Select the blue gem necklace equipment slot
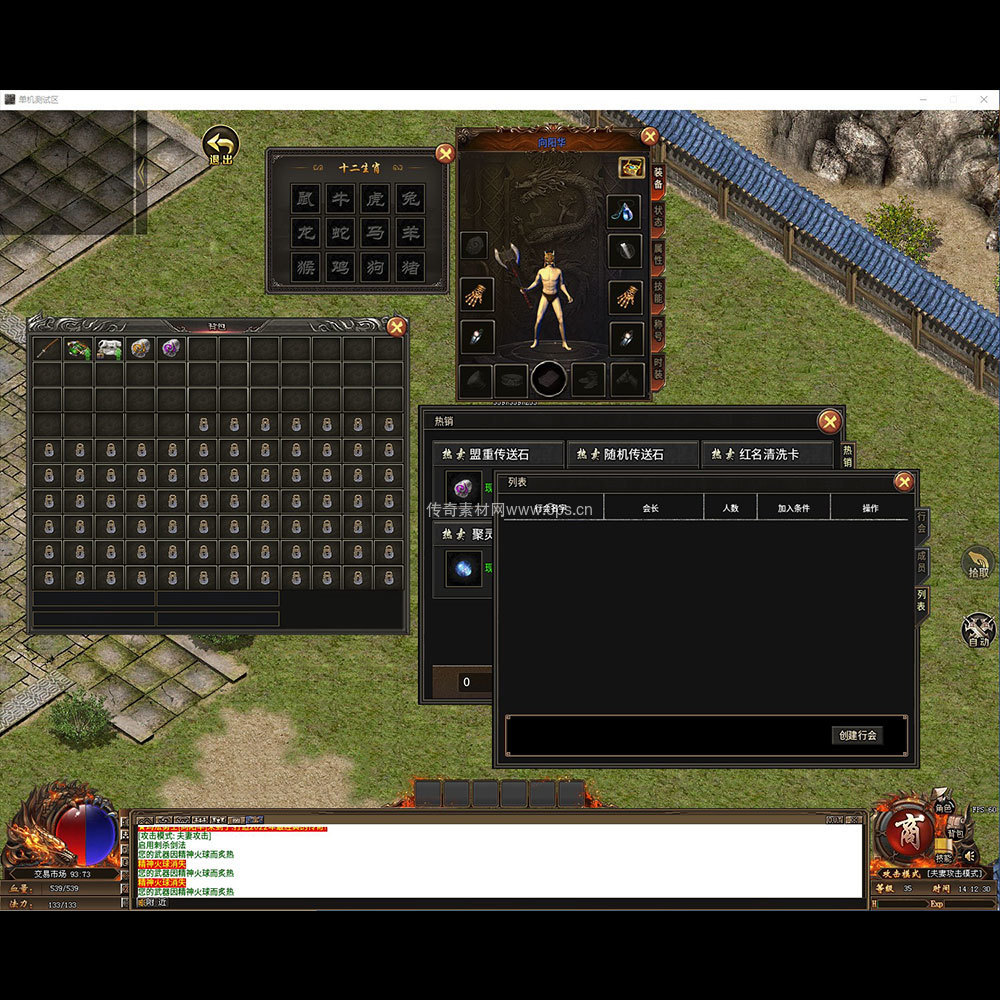Screen dimensions: 1000x1000 click(625, 211)
